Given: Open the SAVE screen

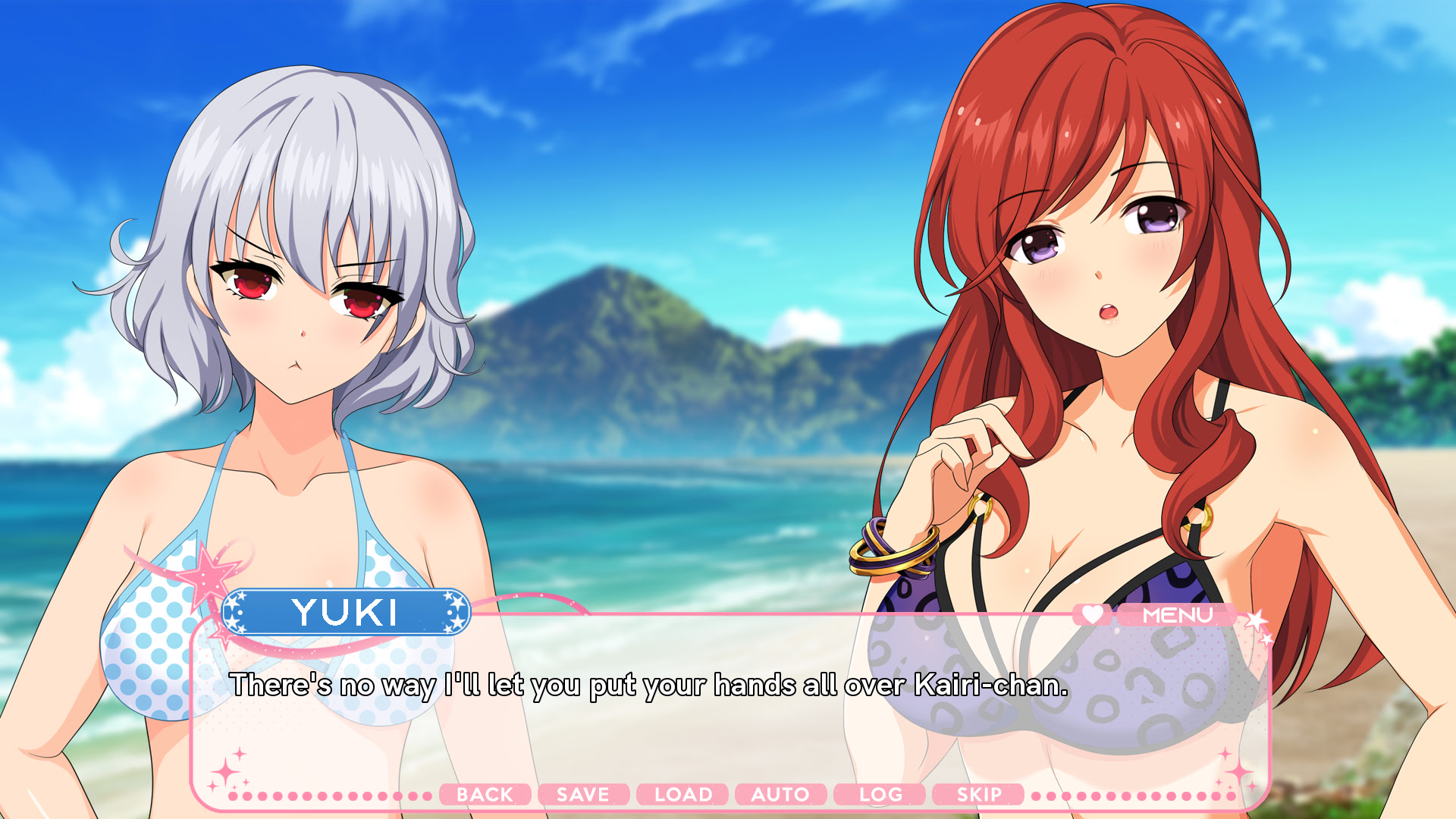Looking at the screenshot, I should tap(582, 795).
